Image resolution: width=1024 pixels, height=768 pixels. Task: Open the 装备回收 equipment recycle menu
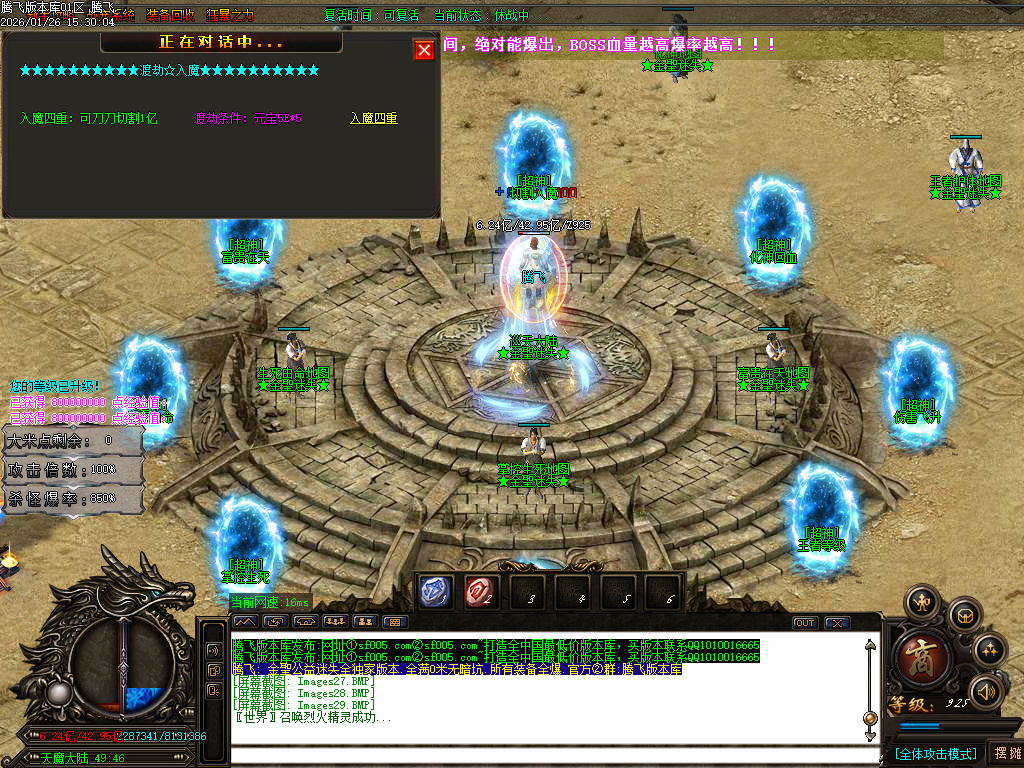pyautogui.click(x=167, y=16)
